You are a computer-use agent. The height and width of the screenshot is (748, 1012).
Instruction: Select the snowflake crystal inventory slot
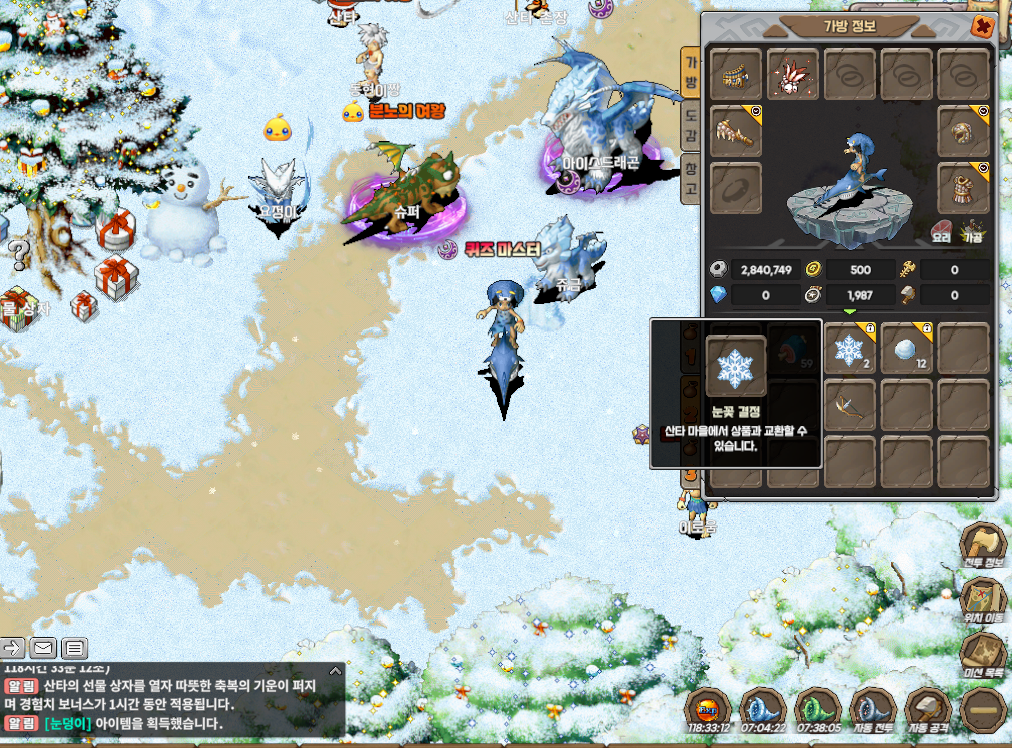(849, 349)
